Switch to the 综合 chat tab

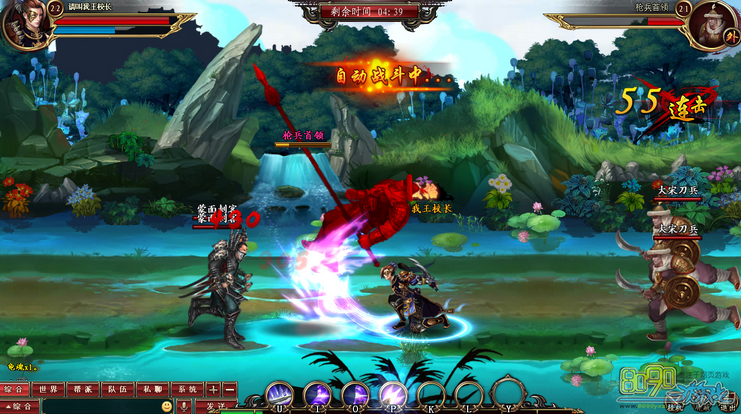(x=14, y=389)
